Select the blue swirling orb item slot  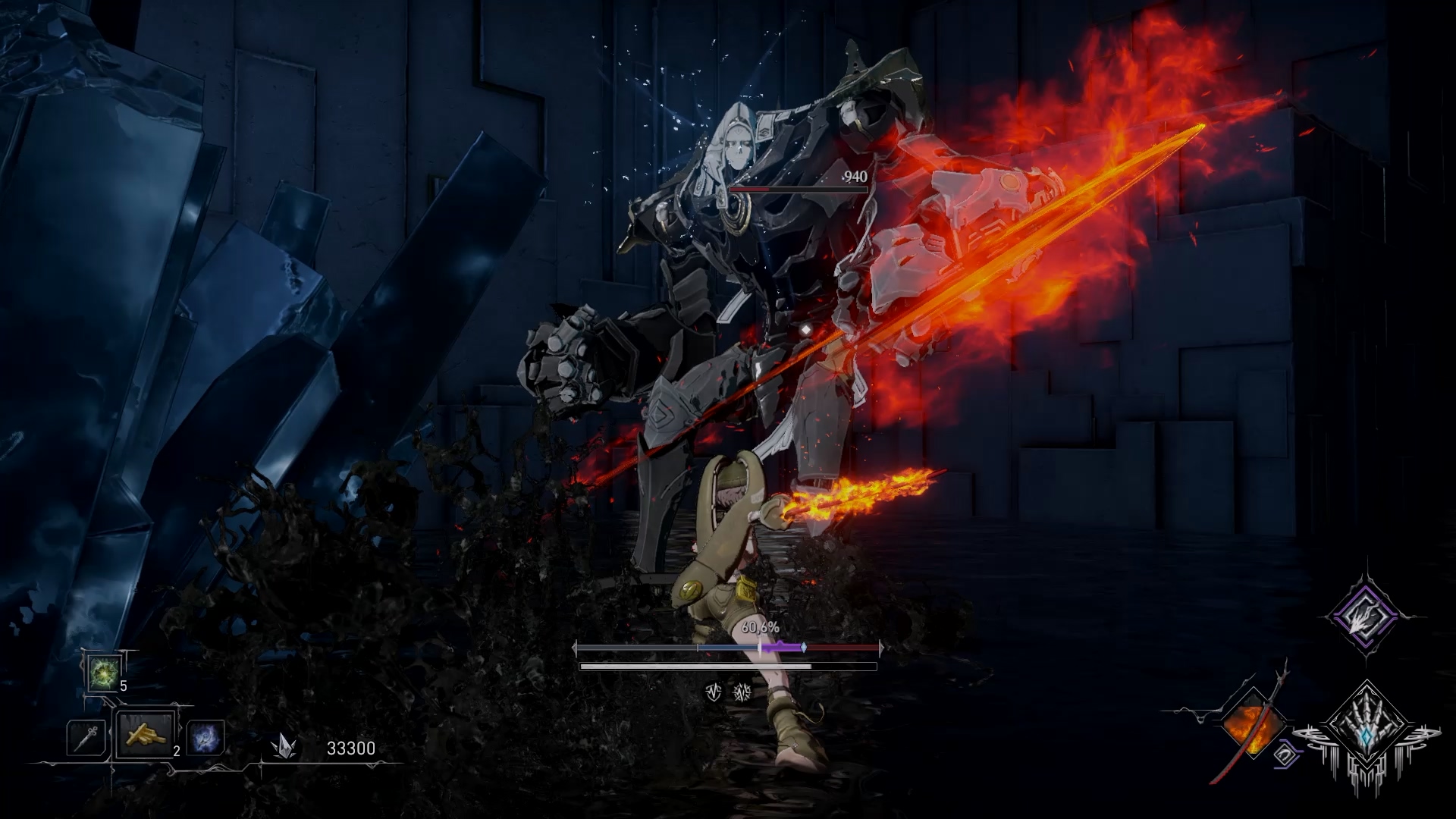[206, 737]
